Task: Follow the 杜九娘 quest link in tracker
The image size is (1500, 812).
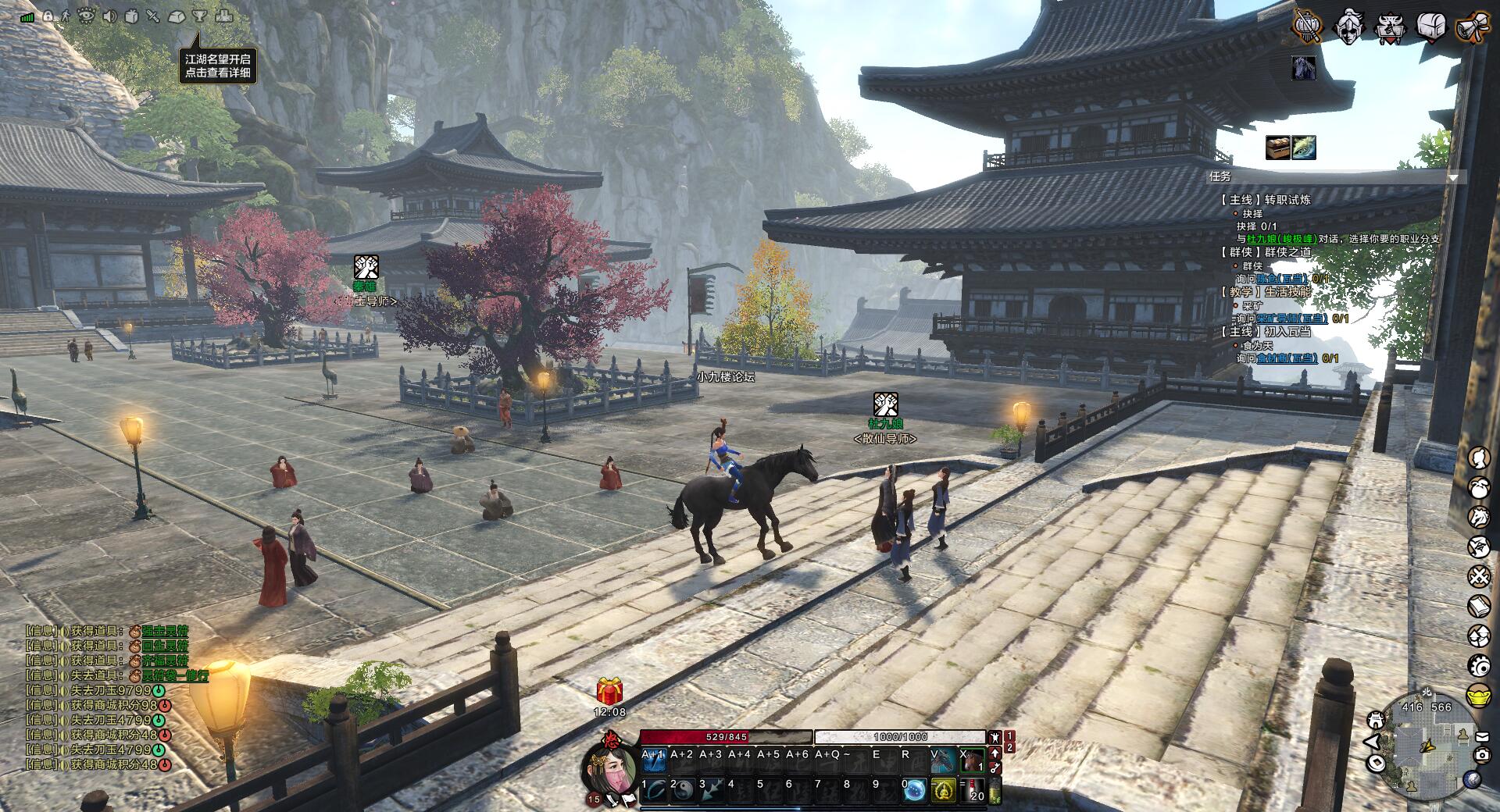Action: click(1281, 239)
